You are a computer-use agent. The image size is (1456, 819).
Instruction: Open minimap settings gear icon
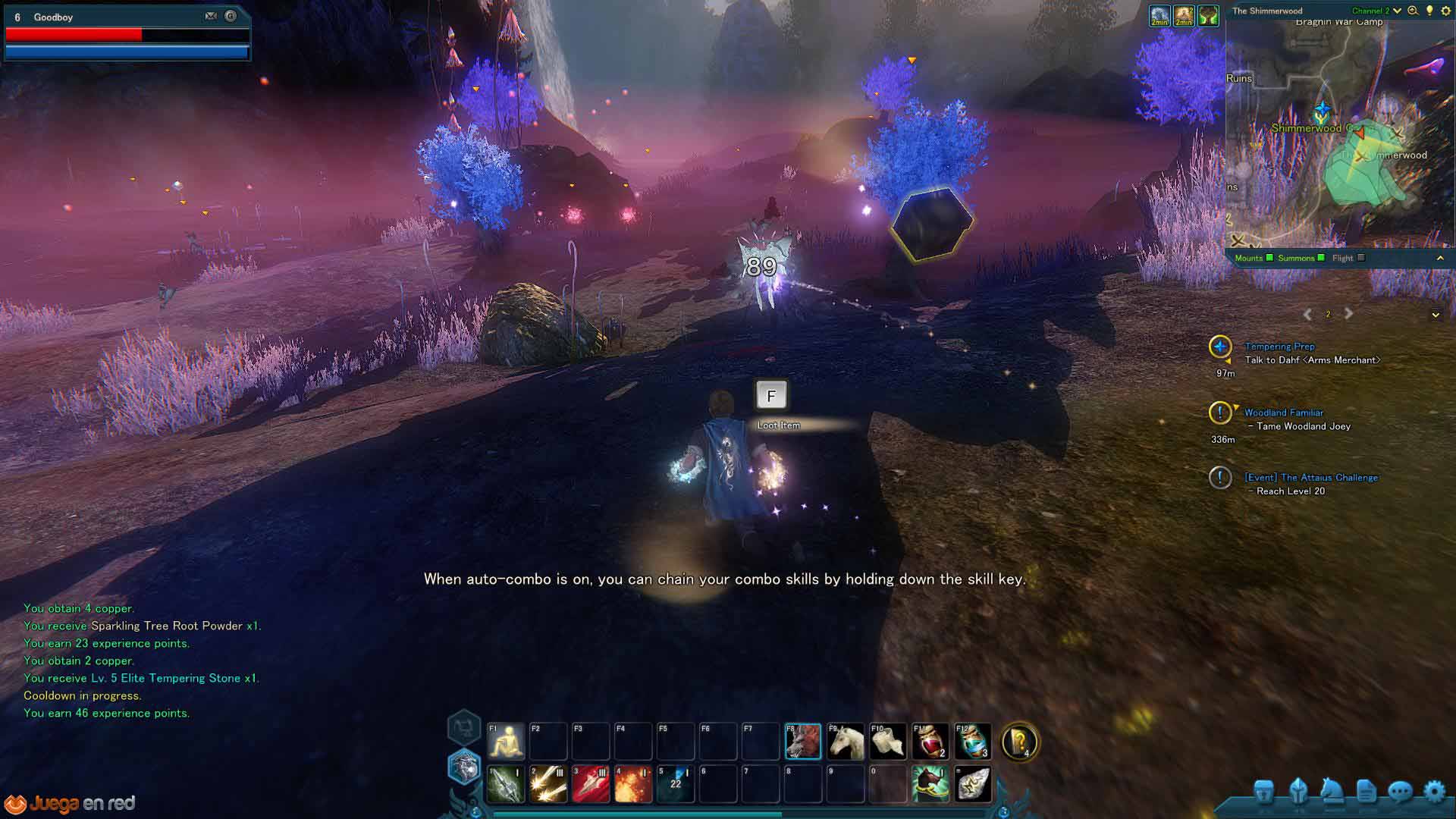point(1445,11)
